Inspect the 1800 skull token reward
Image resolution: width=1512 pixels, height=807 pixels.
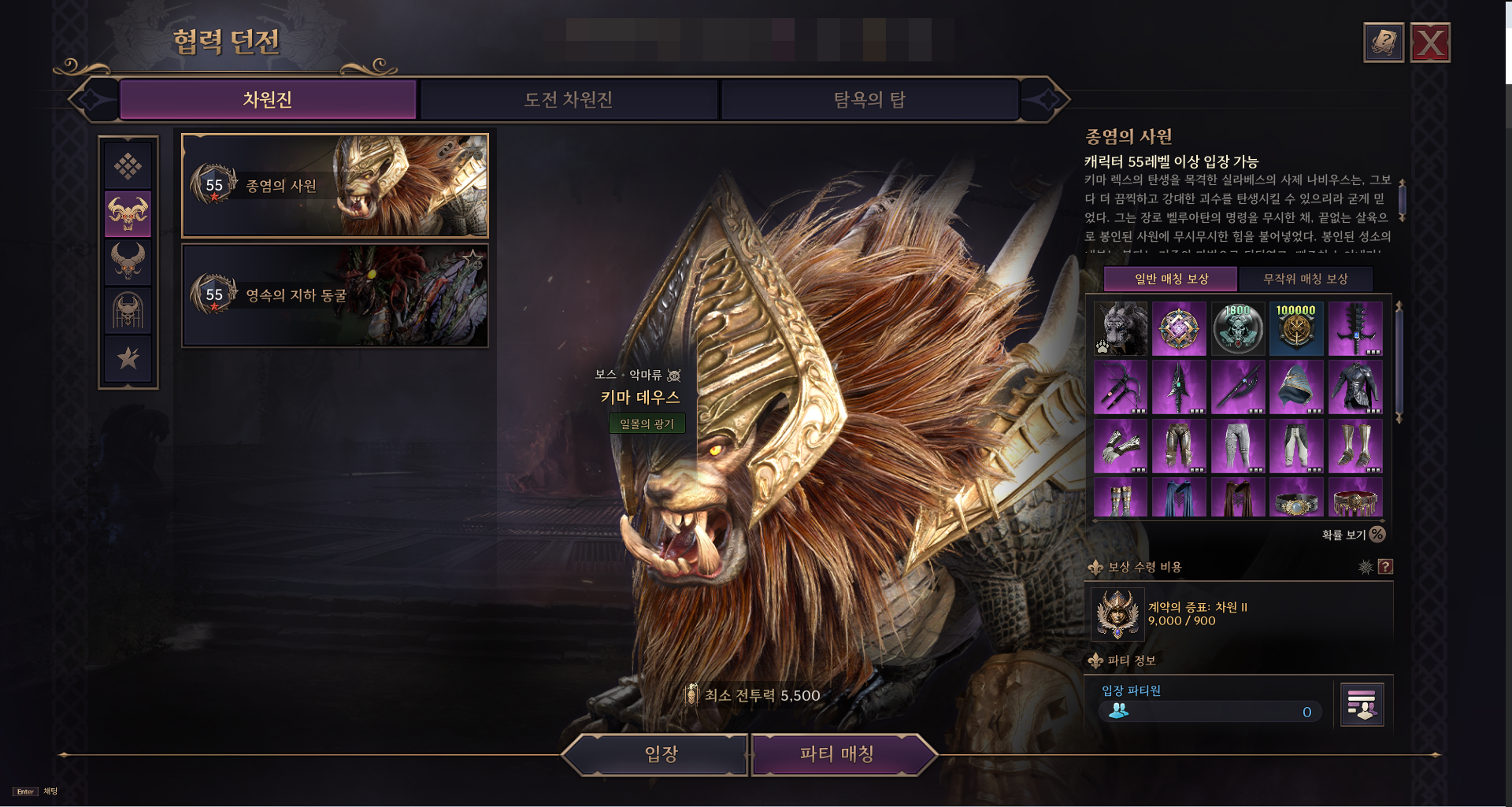(1237, 328)
